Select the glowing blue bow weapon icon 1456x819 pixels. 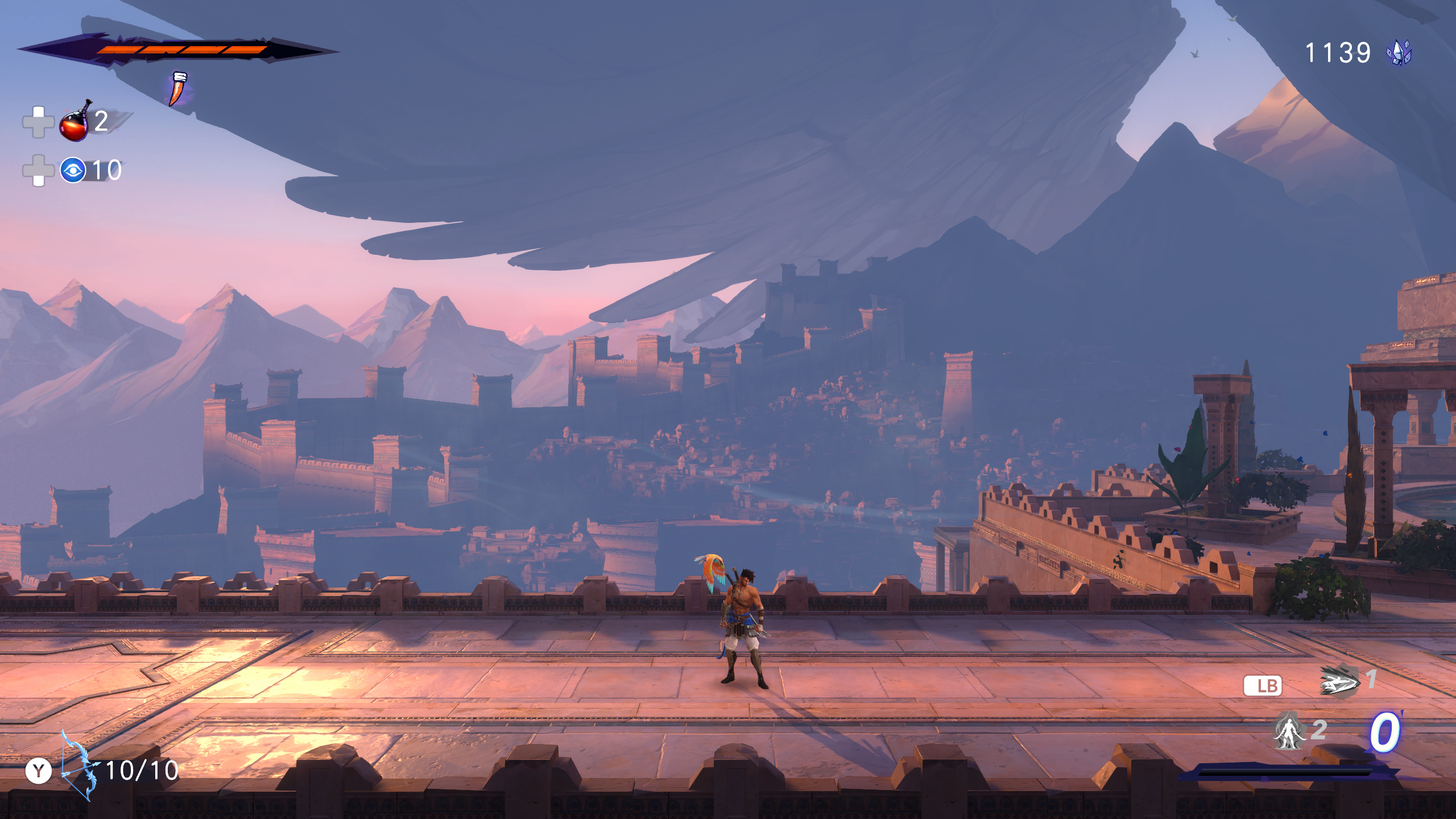click(x=78, y=766)
